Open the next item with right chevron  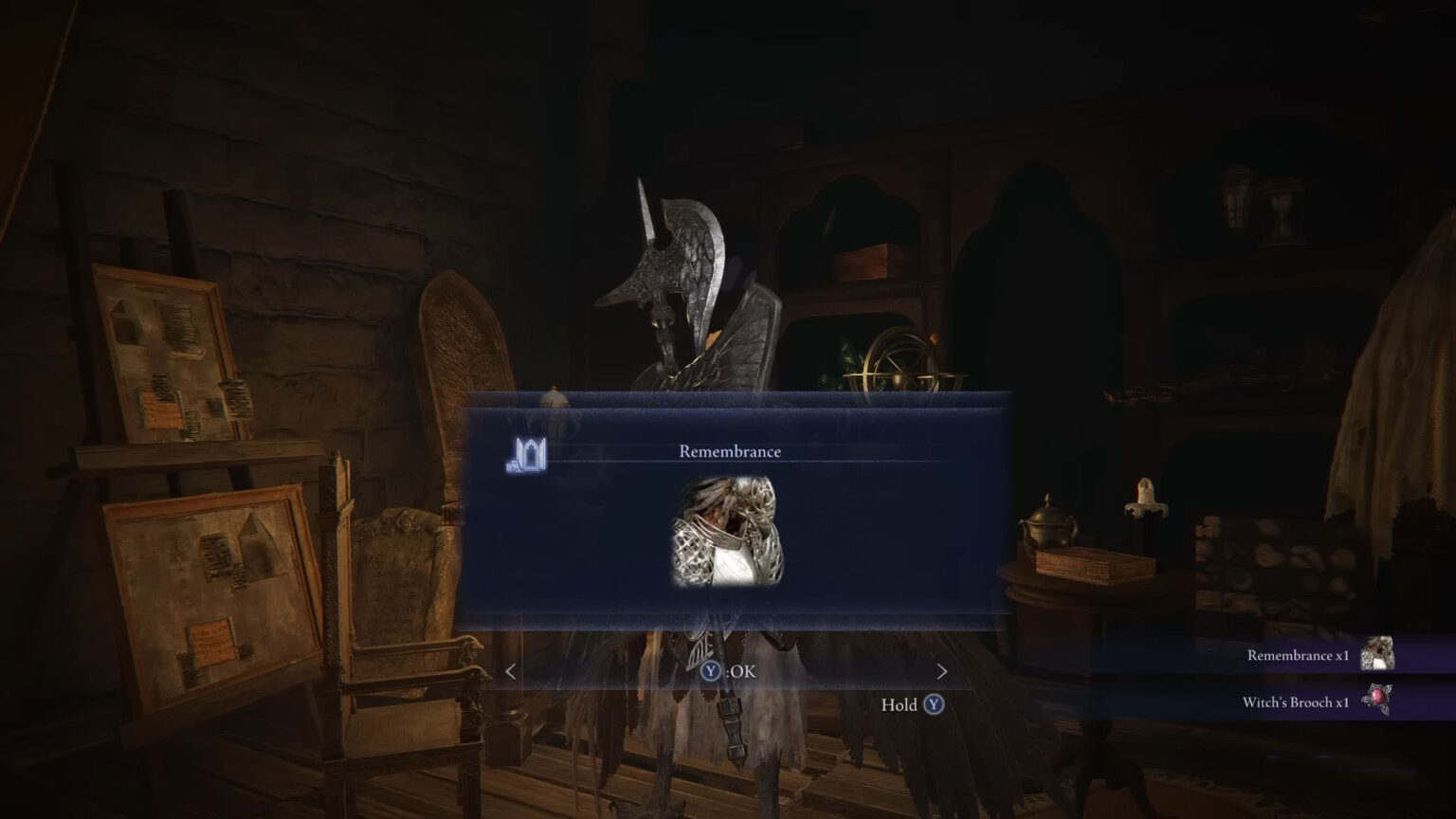click(x=942, y=672)
